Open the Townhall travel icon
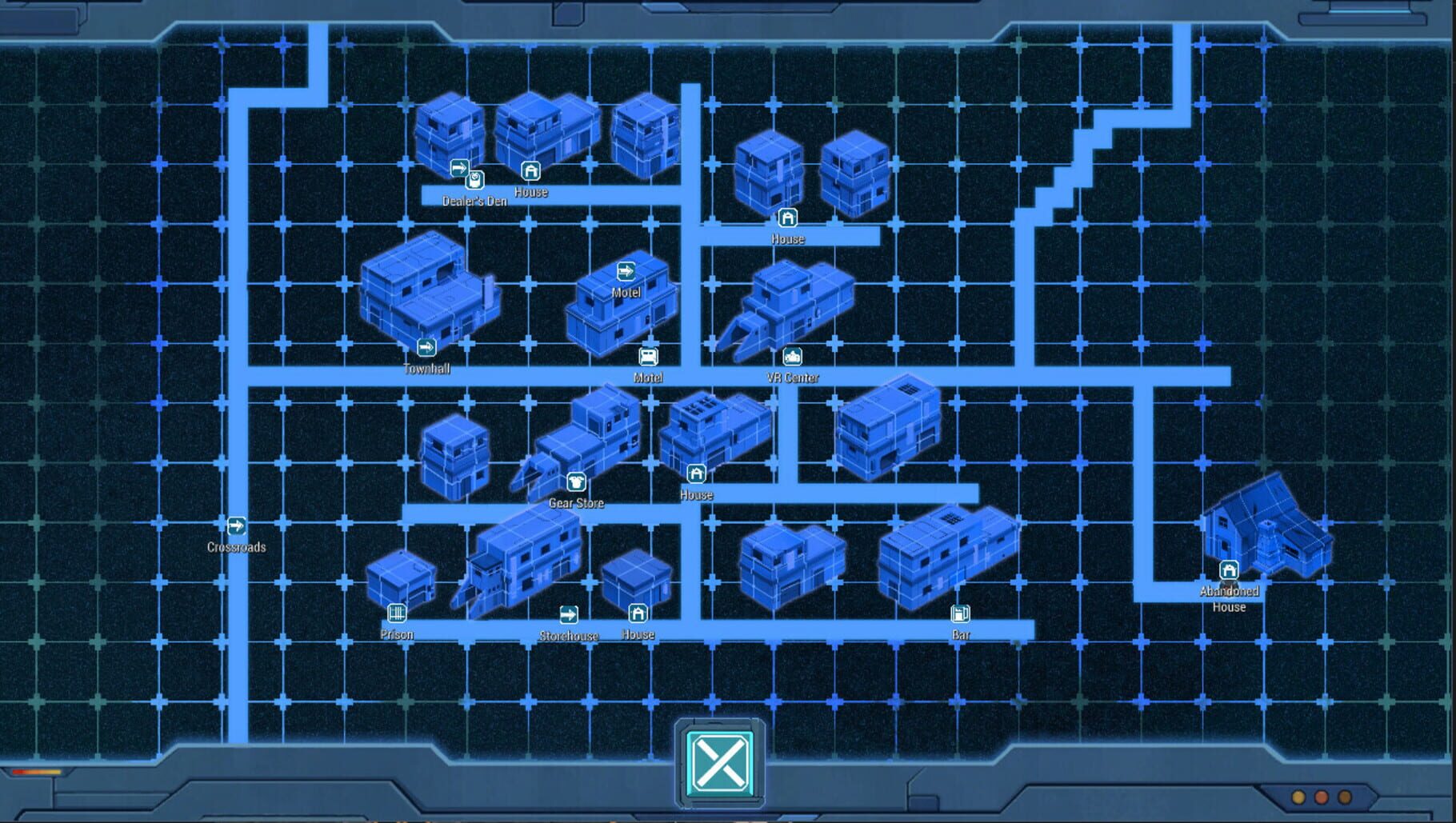 (428, 347)
